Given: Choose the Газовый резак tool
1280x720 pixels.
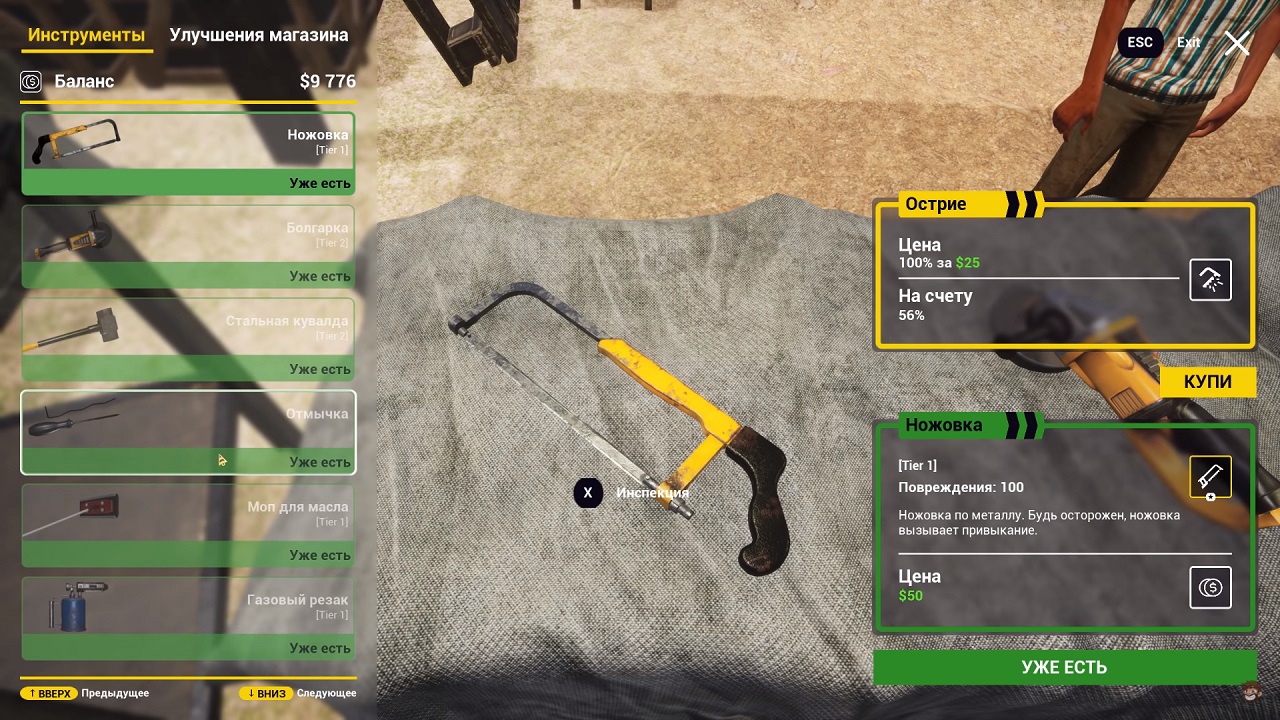Looking at the screenshot, I should 188,619.
